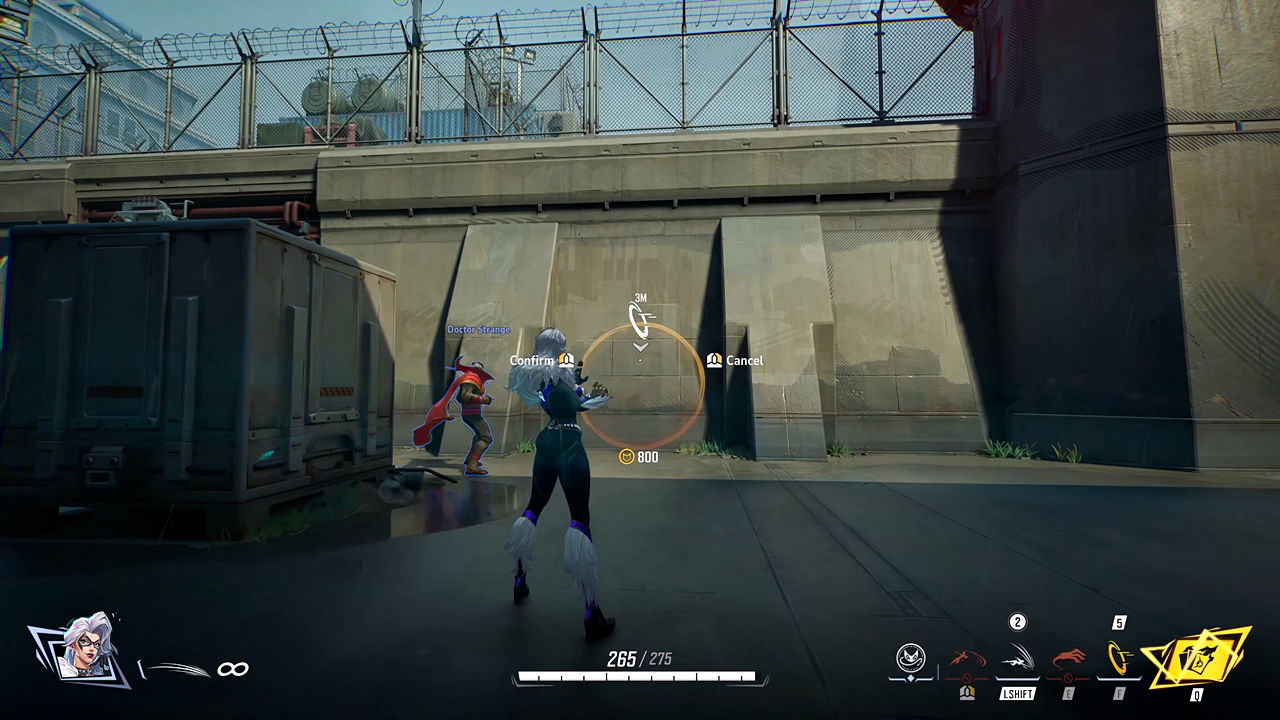Select the Doctor Strange nameplate label

[478, 329]
